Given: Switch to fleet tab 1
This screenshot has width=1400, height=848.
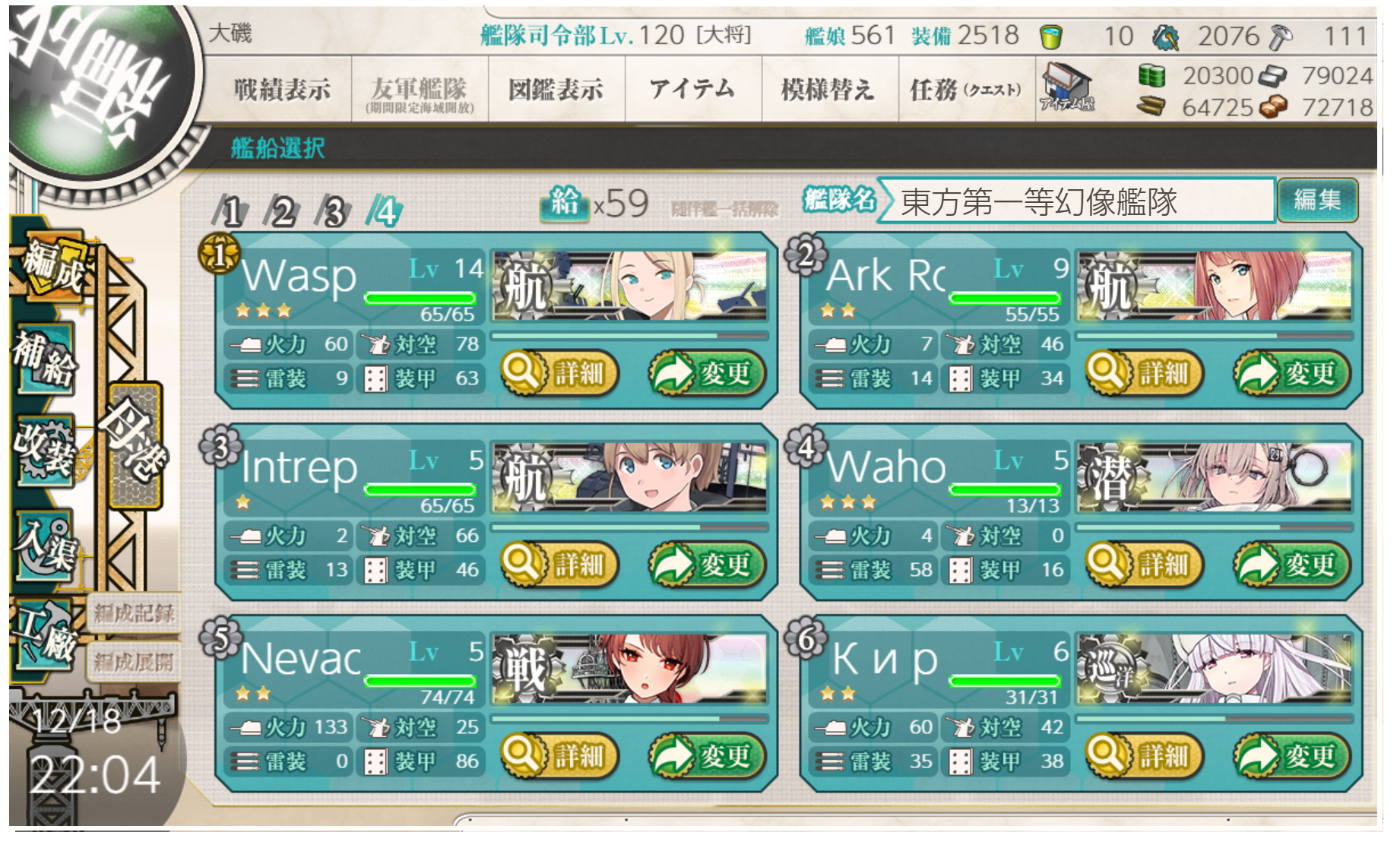Looking at the screenshot, I should tap(231, 211).
